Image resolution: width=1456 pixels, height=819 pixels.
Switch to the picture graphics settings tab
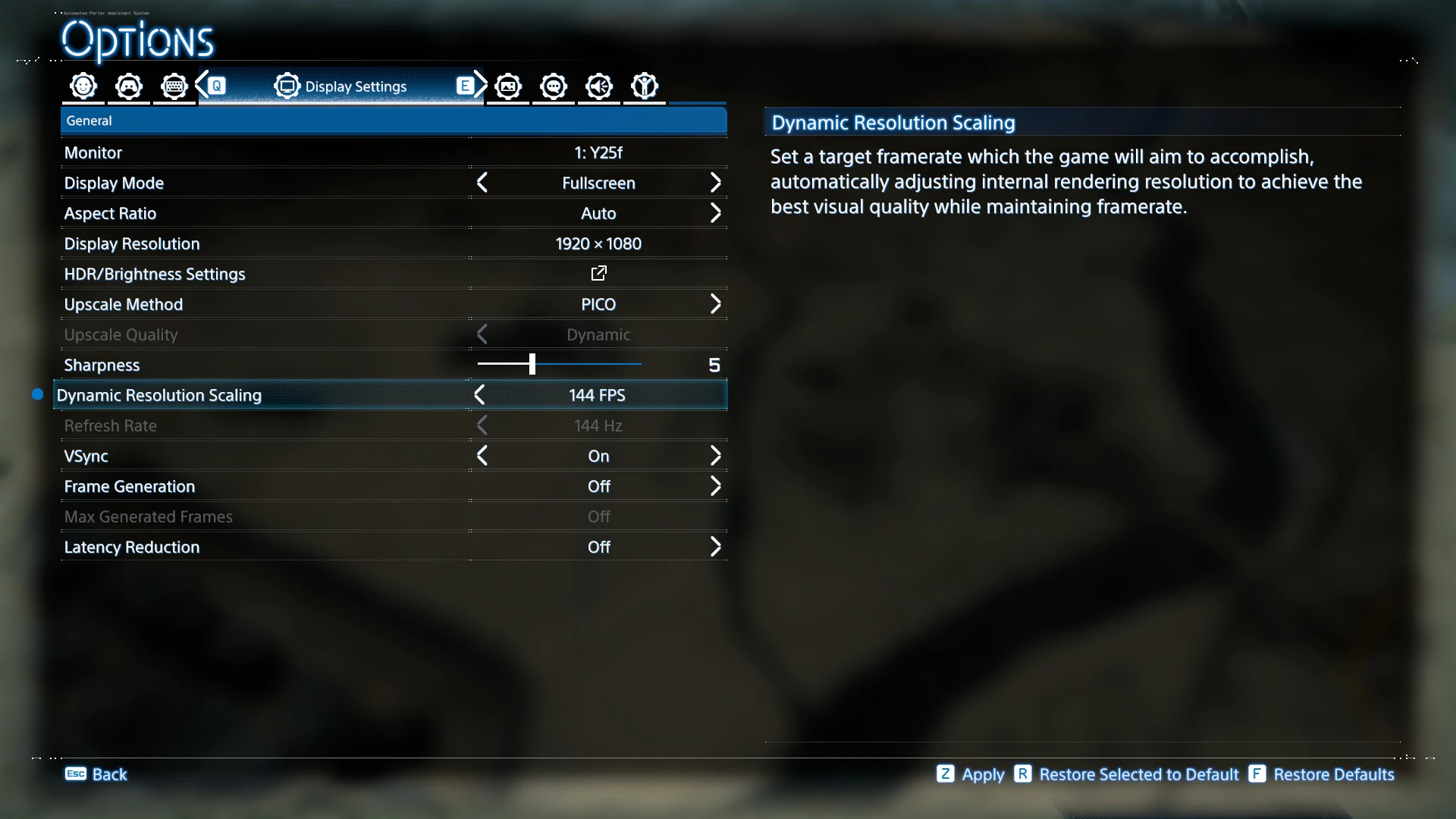click(x=508, y=86)
